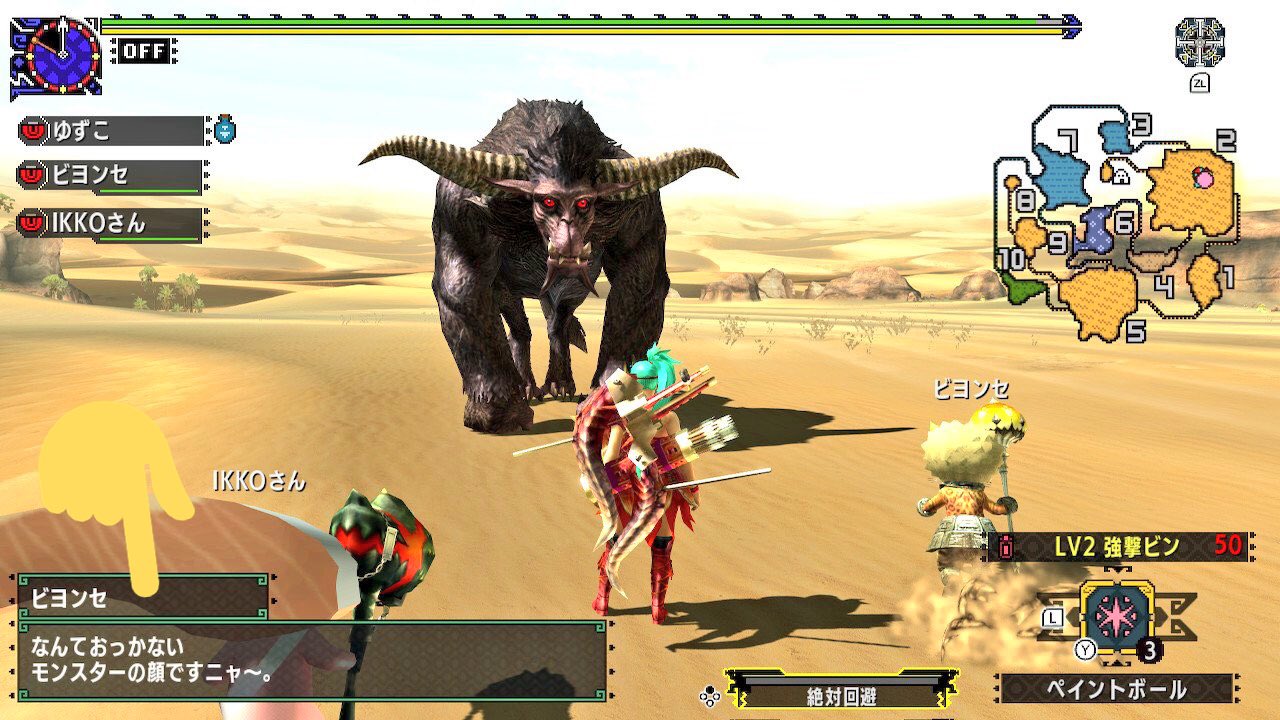Screen dimensions: 1280x720
Task: Click the Y button prompt under the item wheel
Action: (1085, 648)
